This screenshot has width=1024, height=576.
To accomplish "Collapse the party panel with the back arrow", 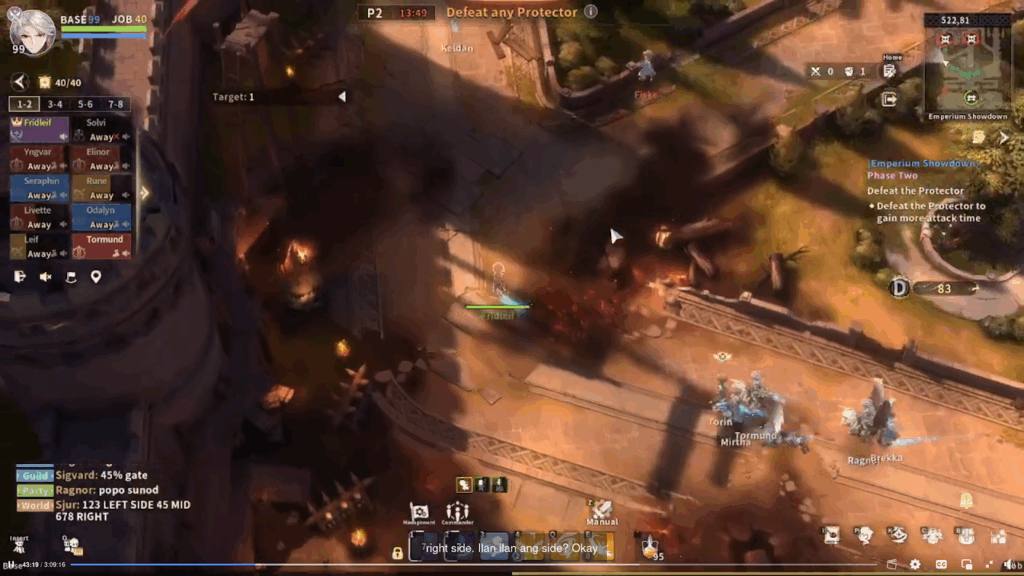I will [19, 82].
